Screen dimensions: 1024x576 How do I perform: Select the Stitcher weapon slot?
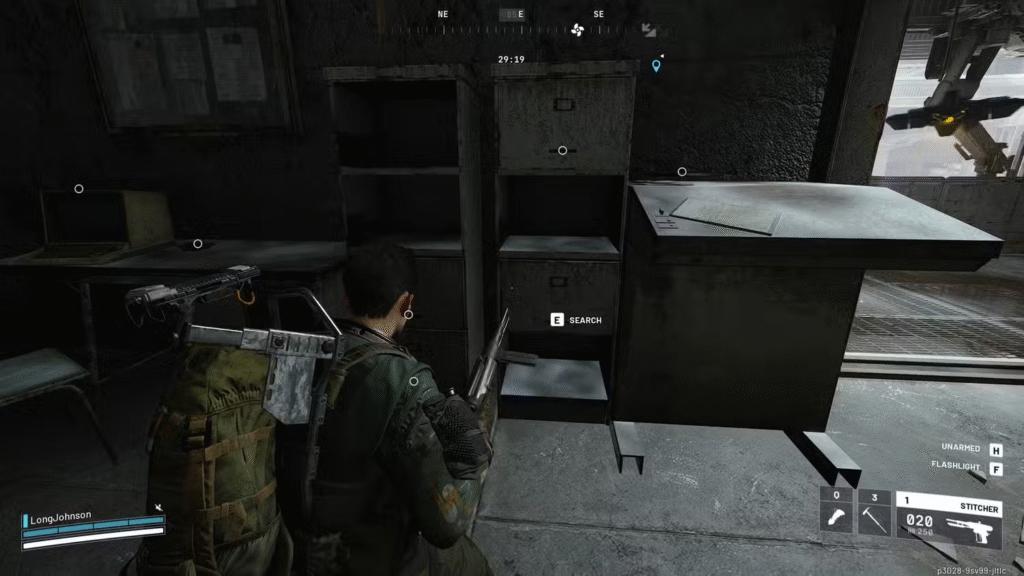point(949,519)
